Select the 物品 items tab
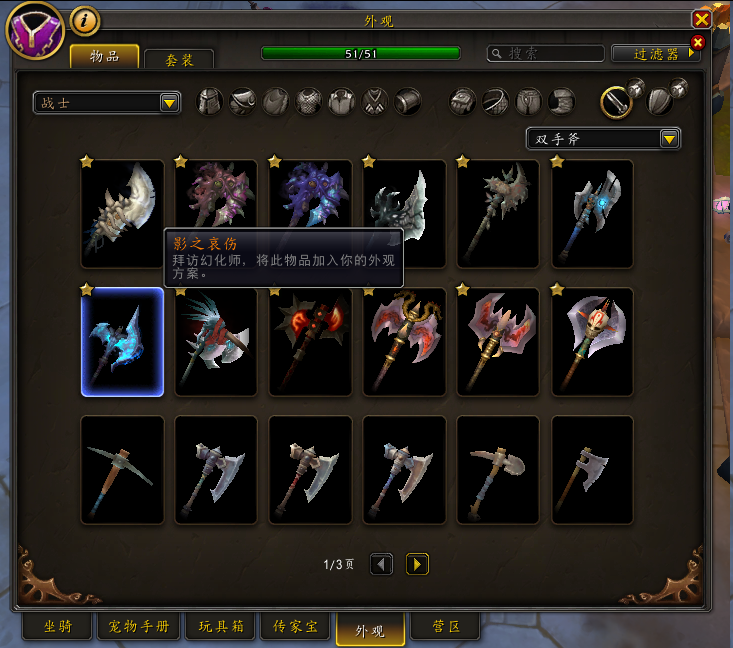Screen dimensions: 733x648 pyautogui.click(x=104, y=57)
